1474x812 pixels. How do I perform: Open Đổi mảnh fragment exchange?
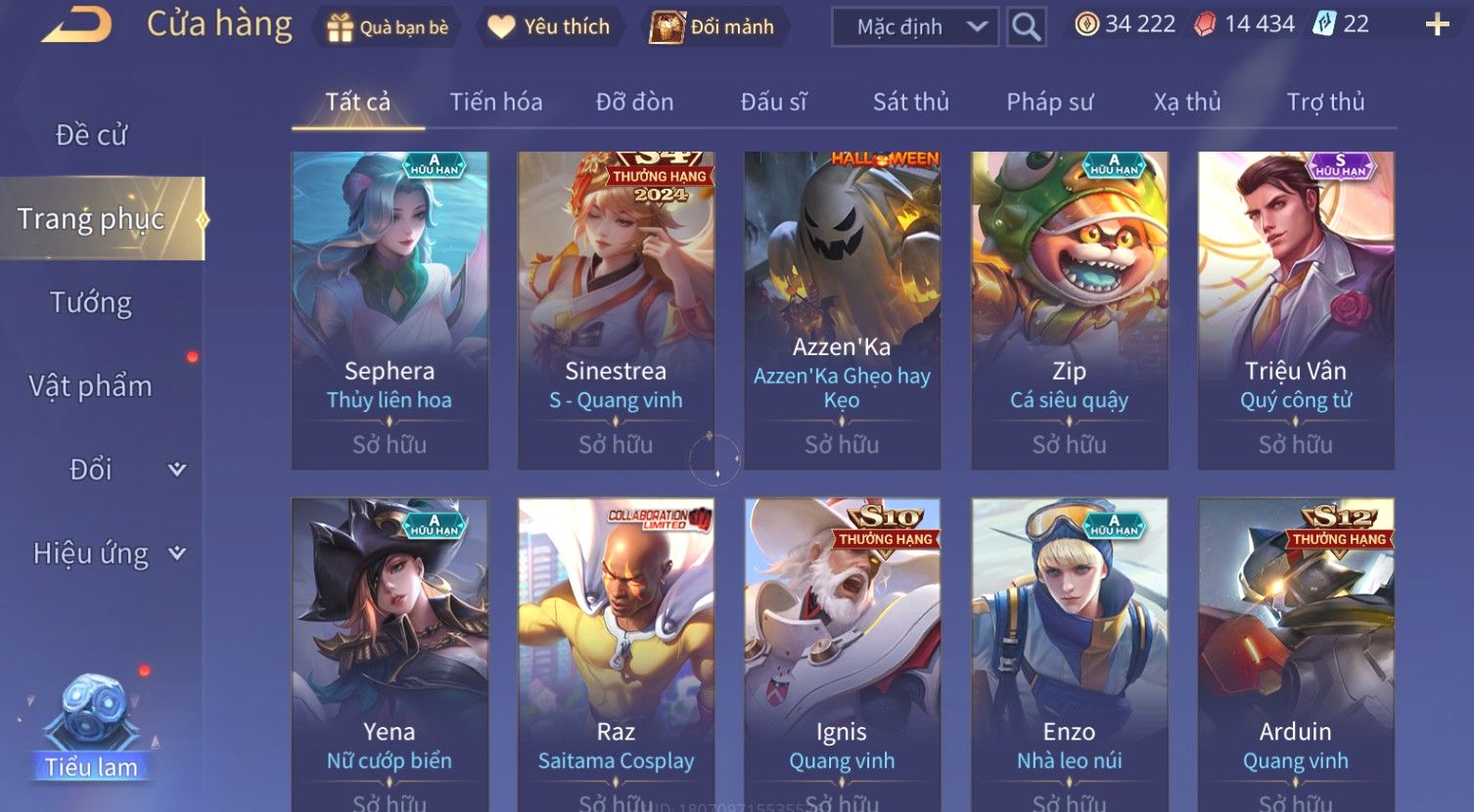pyautogui.click(x=714, y=27)
